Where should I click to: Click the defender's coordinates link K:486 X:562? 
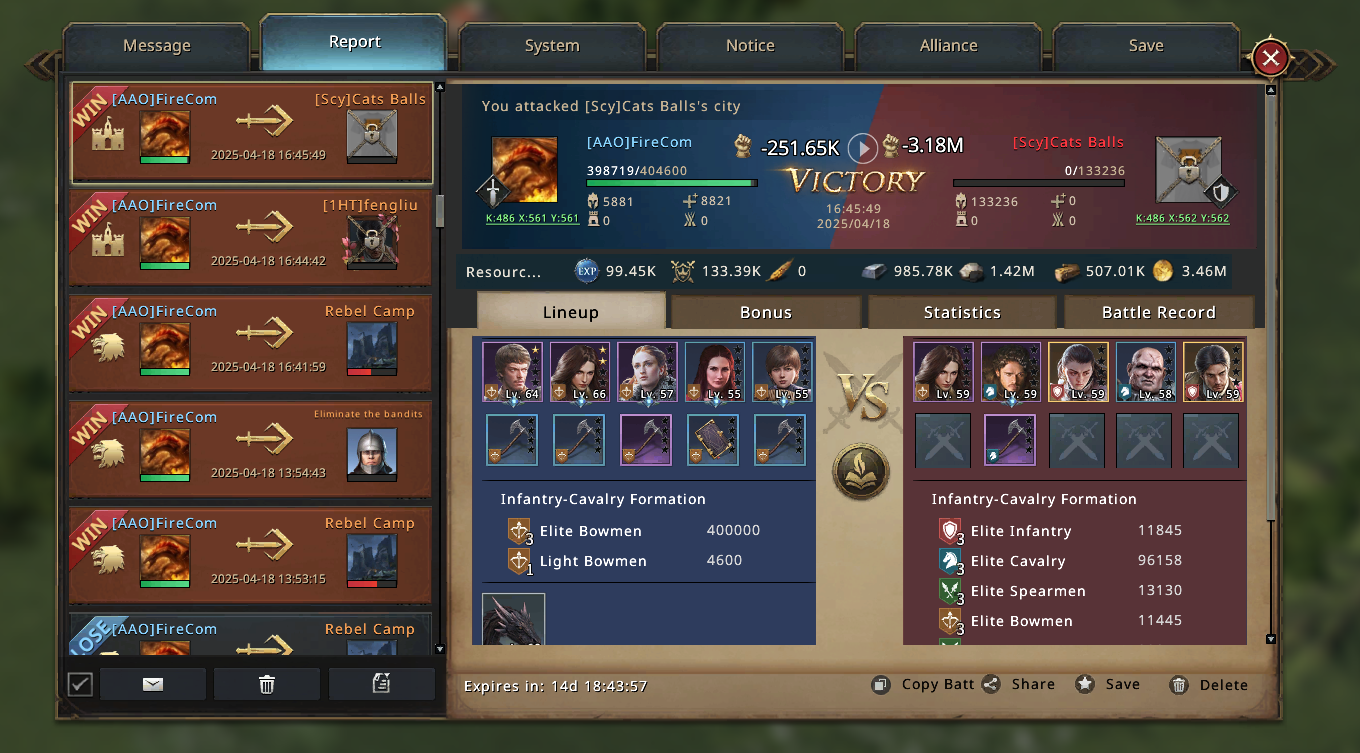click(x=1182, y=218)
